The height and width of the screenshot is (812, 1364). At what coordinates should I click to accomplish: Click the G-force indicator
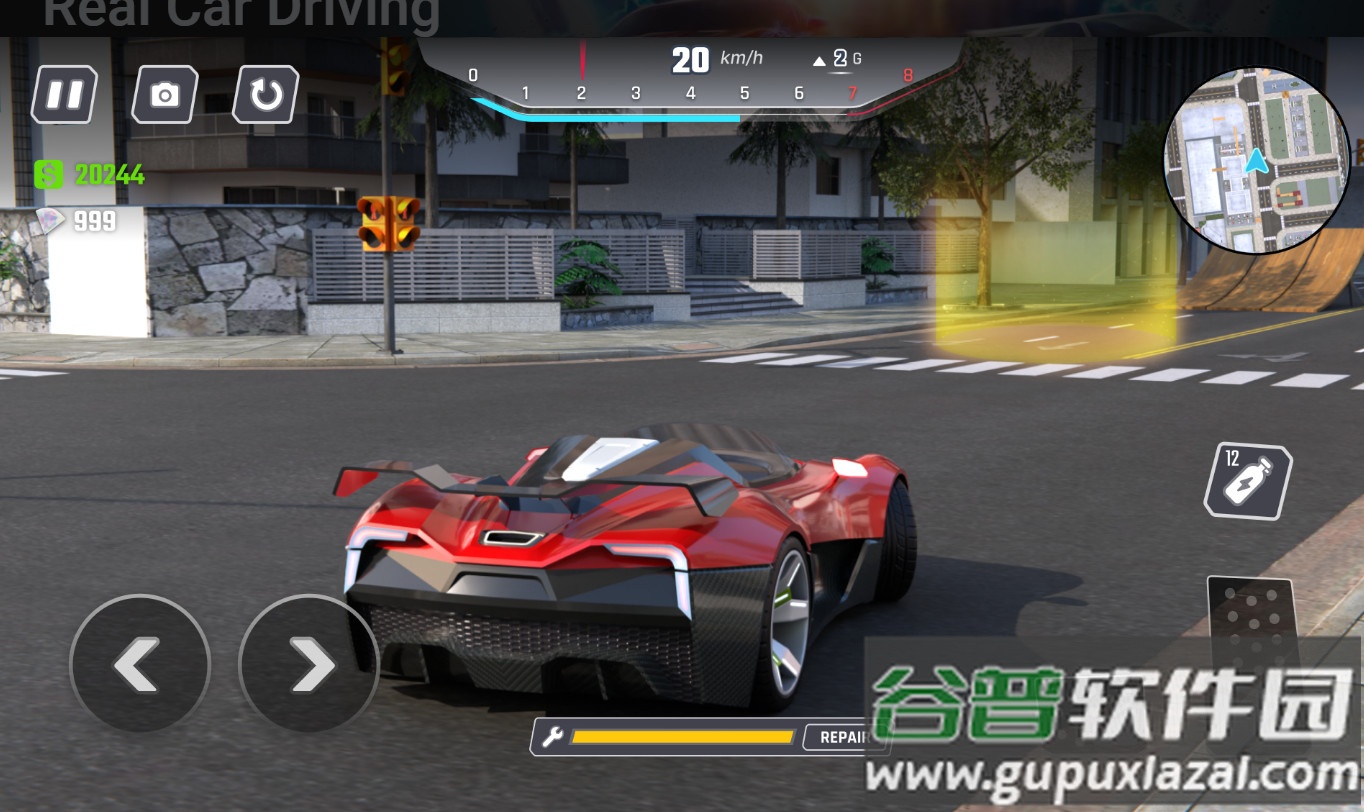(858, 59)
